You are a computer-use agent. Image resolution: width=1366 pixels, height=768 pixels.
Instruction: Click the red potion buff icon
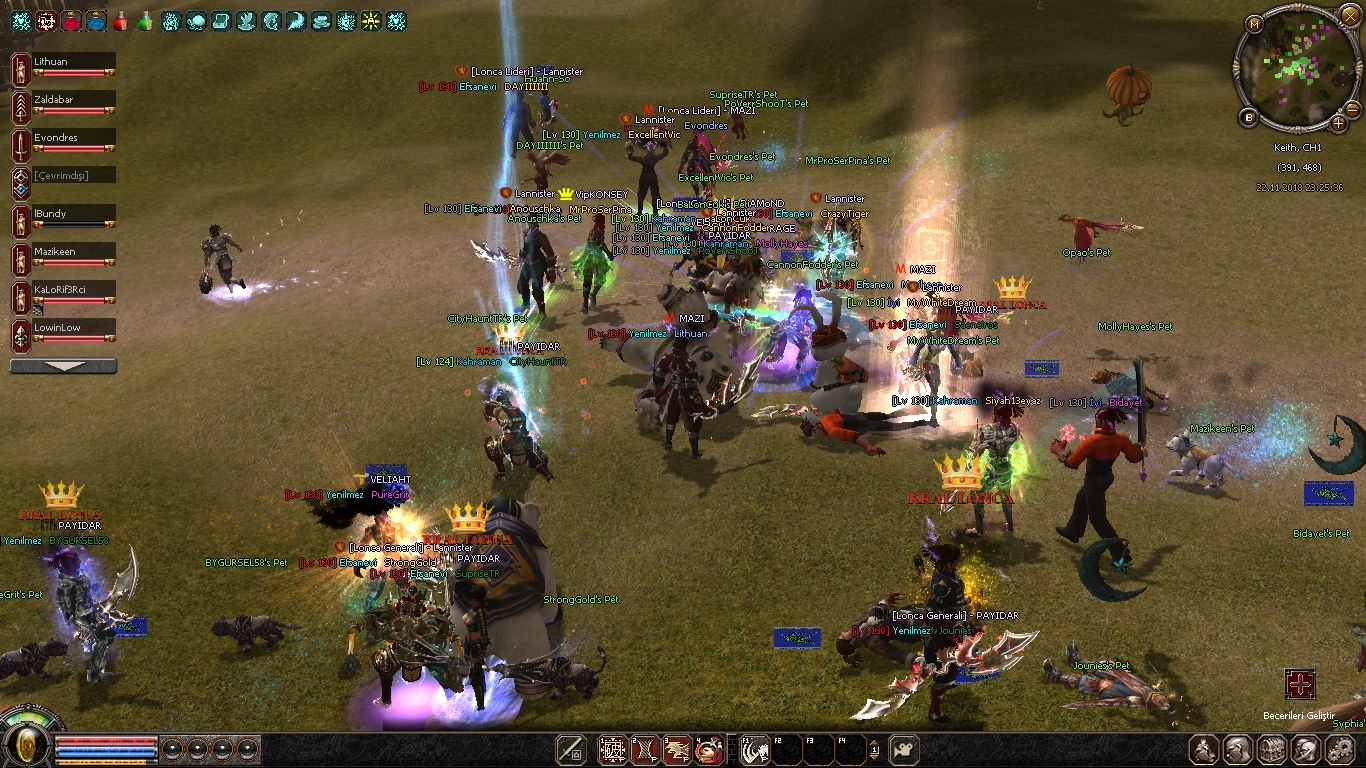pos(120,20)
